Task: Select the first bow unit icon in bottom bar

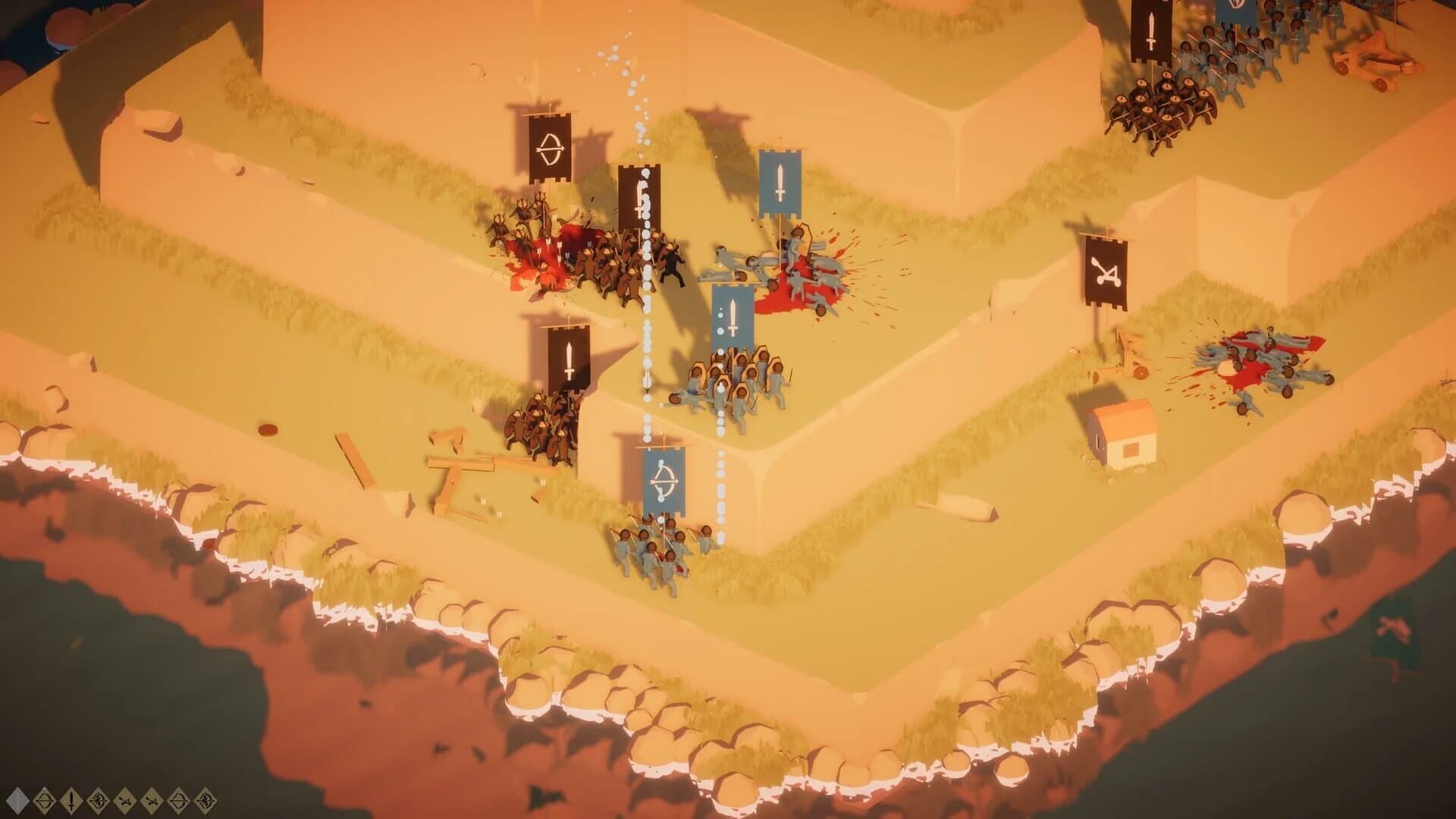Action: [x=44, y=800]
